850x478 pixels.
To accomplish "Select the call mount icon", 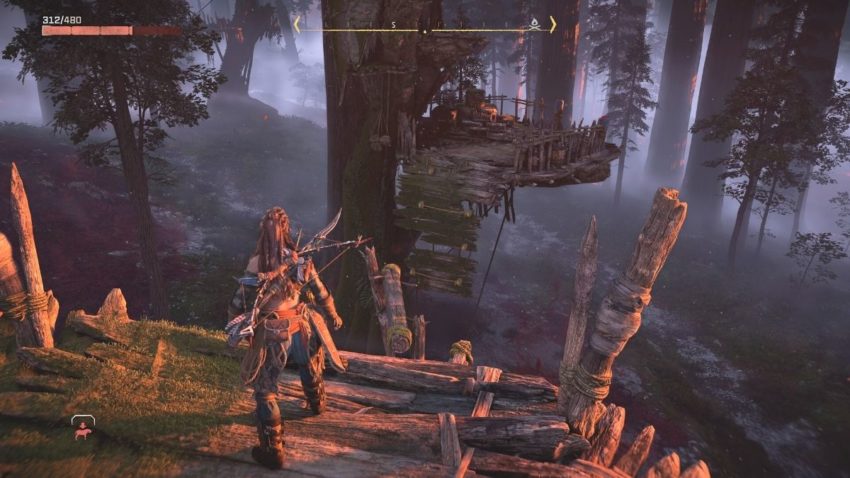I will (x=82, y=427).
